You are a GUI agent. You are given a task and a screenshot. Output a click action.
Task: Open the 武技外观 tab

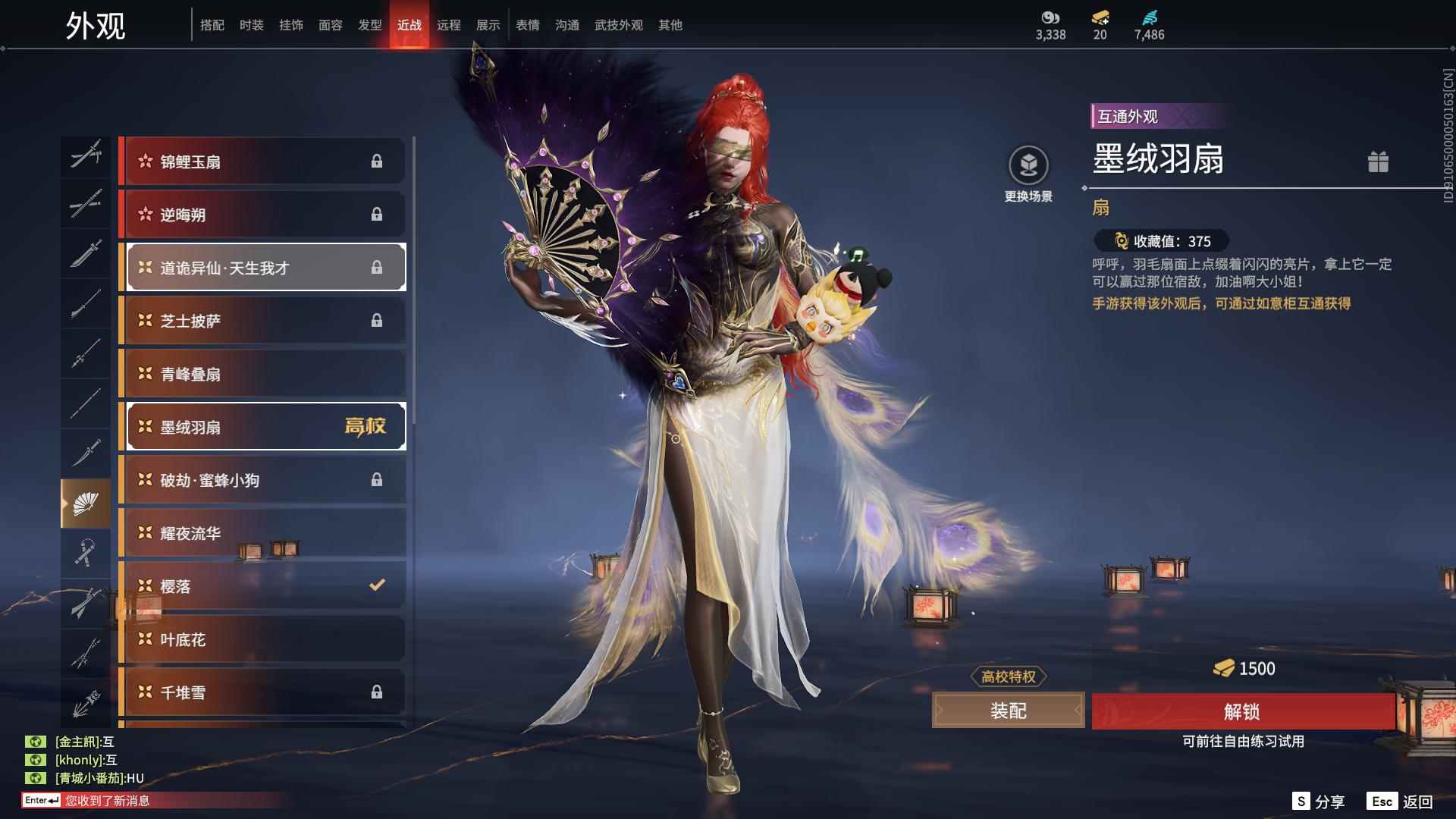pos(618,25)
